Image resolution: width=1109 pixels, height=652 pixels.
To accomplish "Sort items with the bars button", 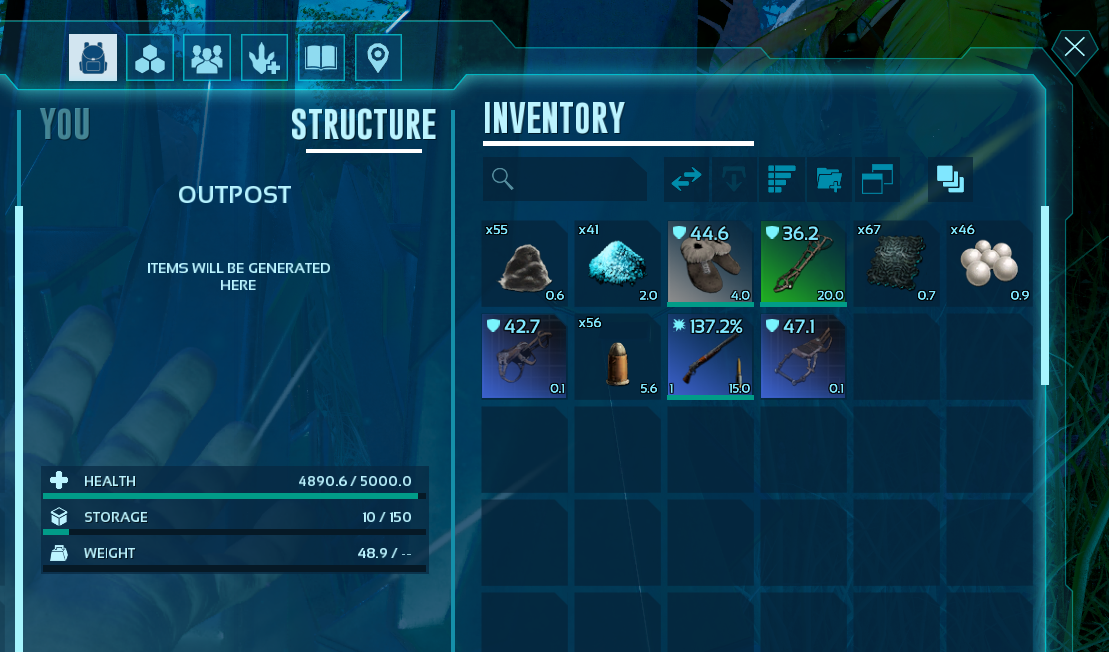I will [780, 179].
